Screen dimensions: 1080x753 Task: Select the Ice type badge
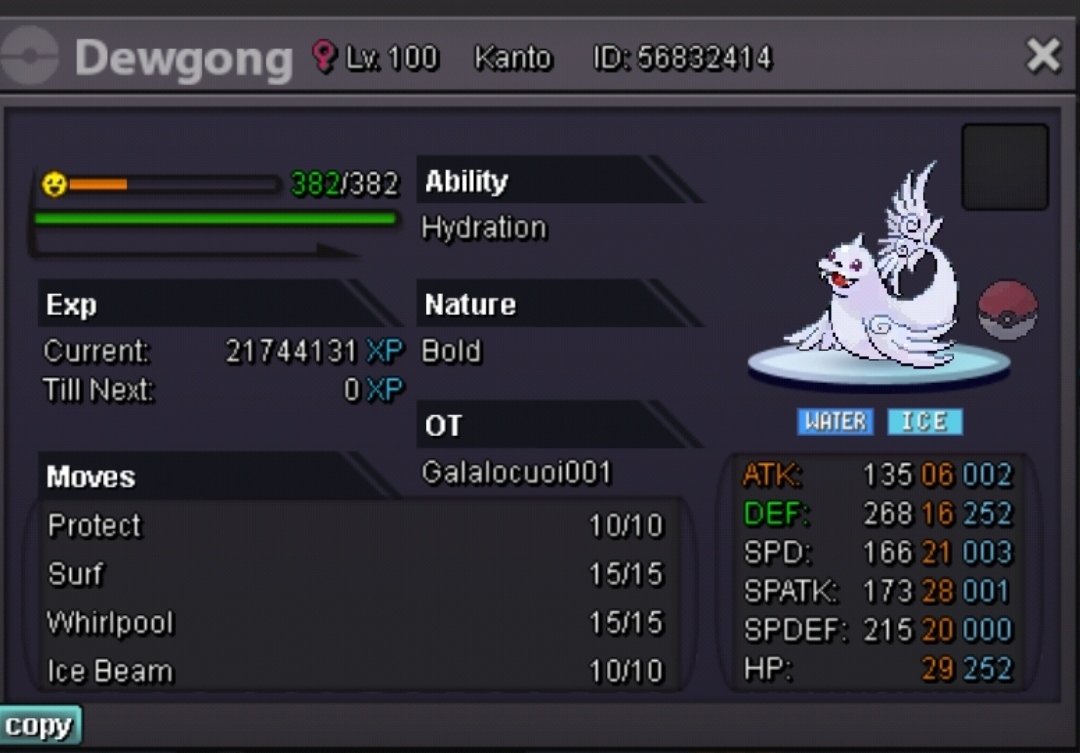pos(924,421)
